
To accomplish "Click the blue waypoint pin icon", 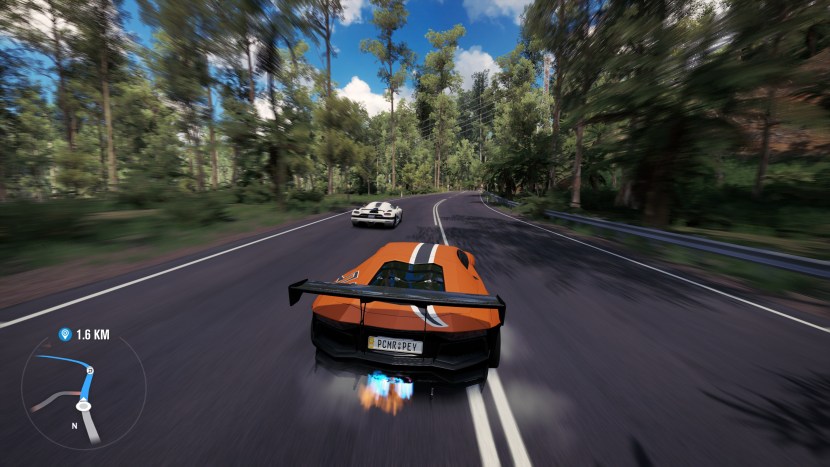I will coord(65,335).
